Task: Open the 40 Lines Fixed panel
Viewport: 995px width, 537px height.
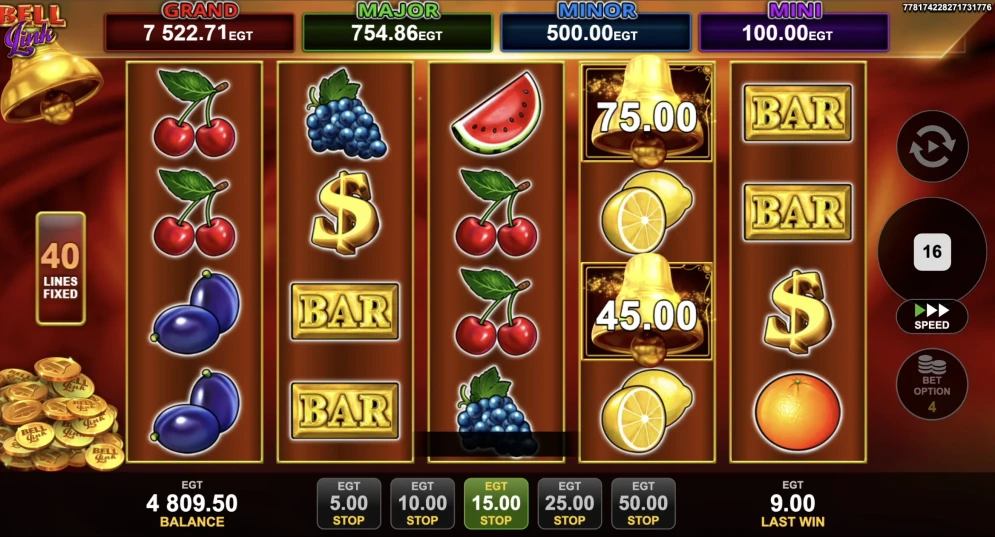Action: click(61, 268)
